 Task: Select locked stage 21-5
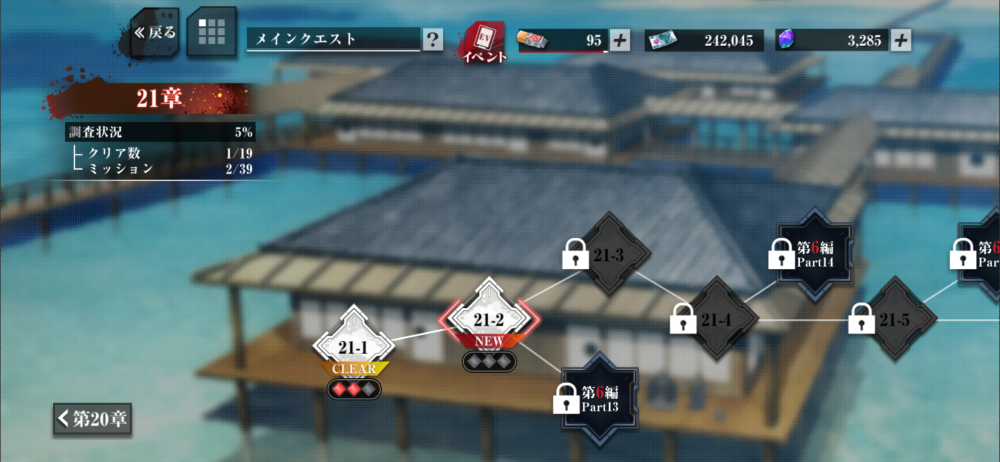pyautogui.click(x=892, y=319)
